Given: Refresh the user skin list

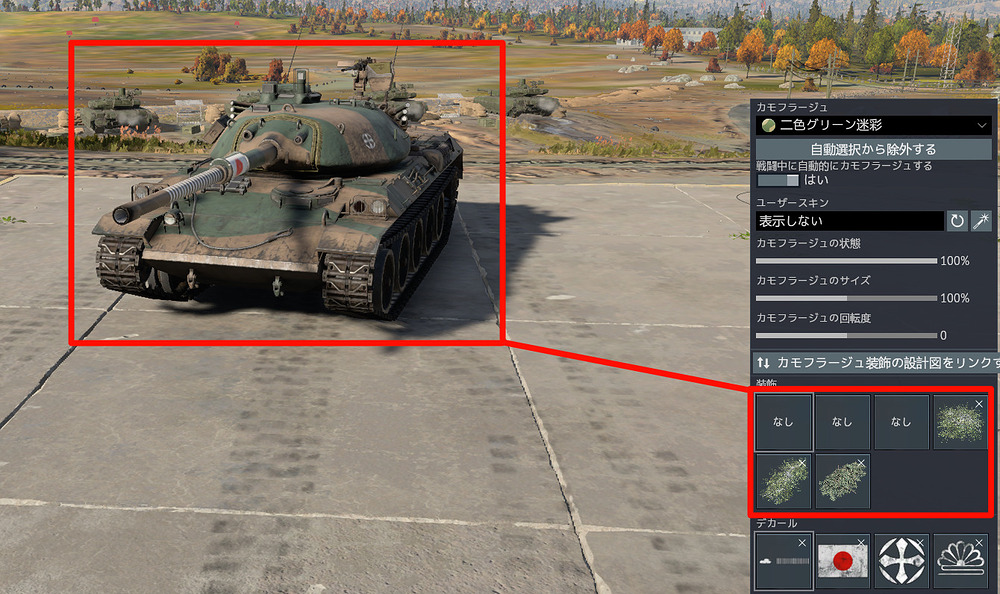Looking at the screenshot, I should (957, 220).
